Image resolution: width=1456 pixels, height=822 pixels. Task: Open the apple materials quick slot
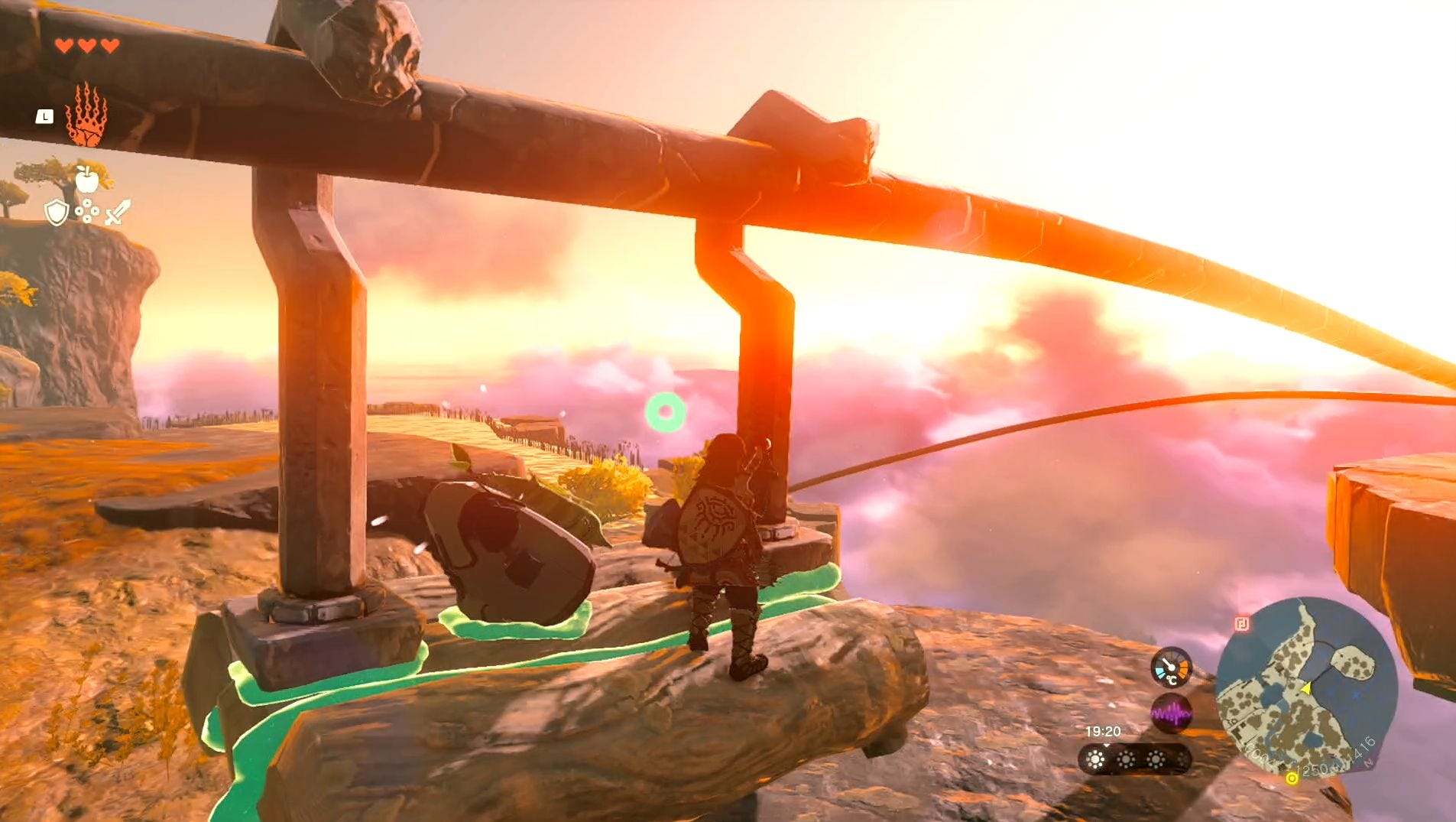(87, 180)
